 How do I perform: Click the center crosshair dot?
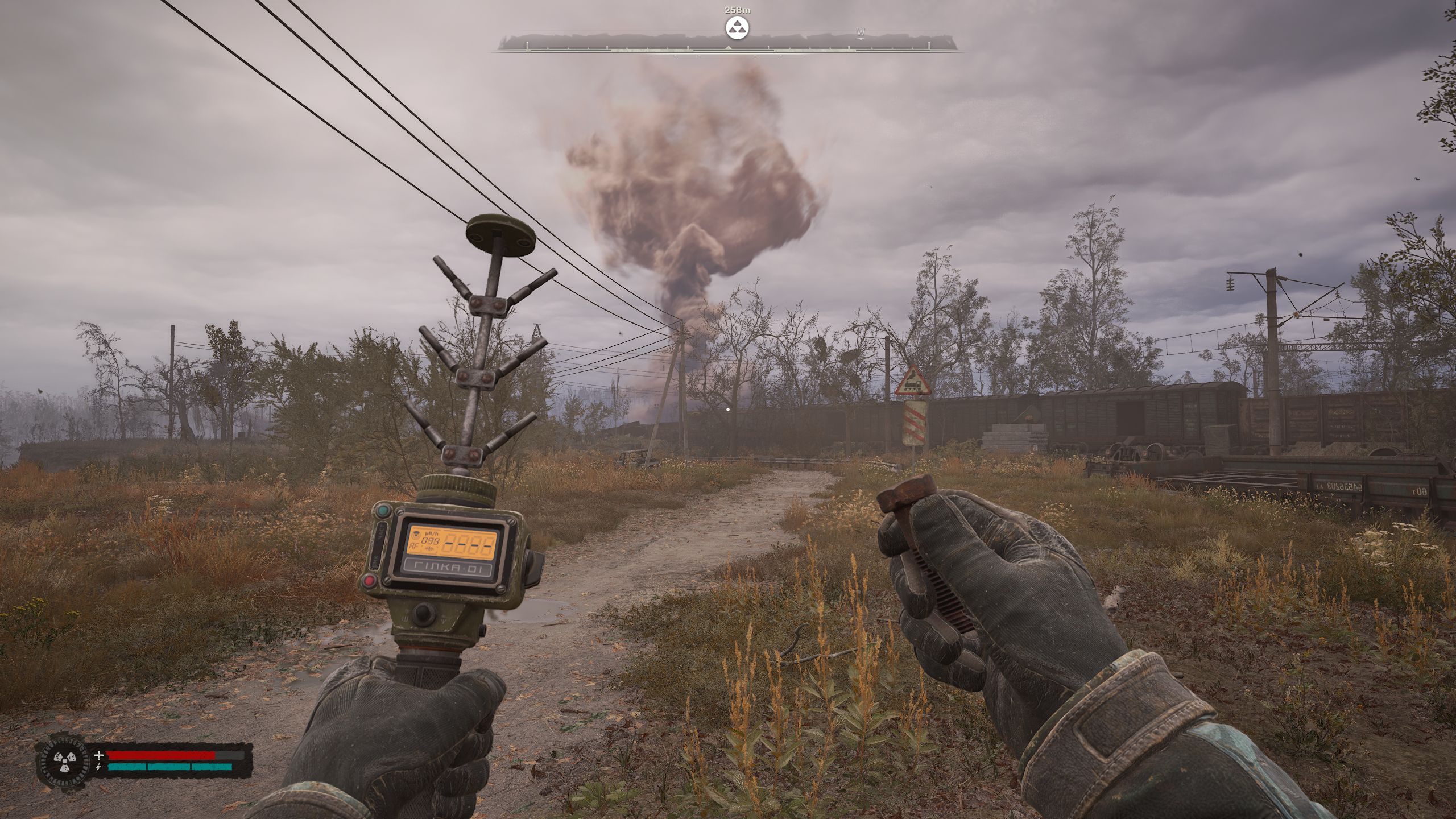(729, 408)
